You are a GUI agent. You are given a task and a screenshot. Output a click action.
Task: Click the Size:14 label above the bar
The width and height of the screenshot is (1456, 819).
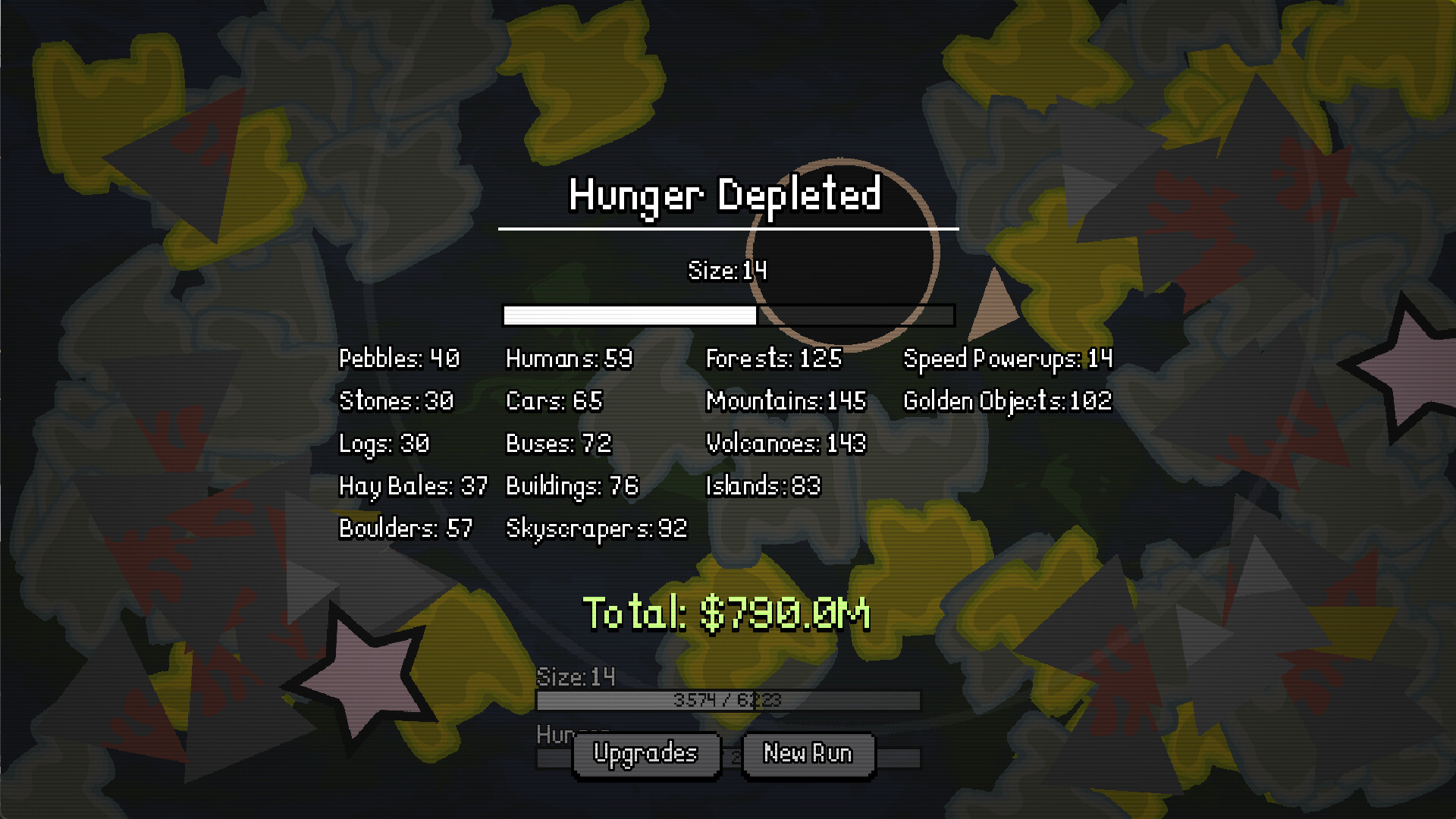coord(727,270)
